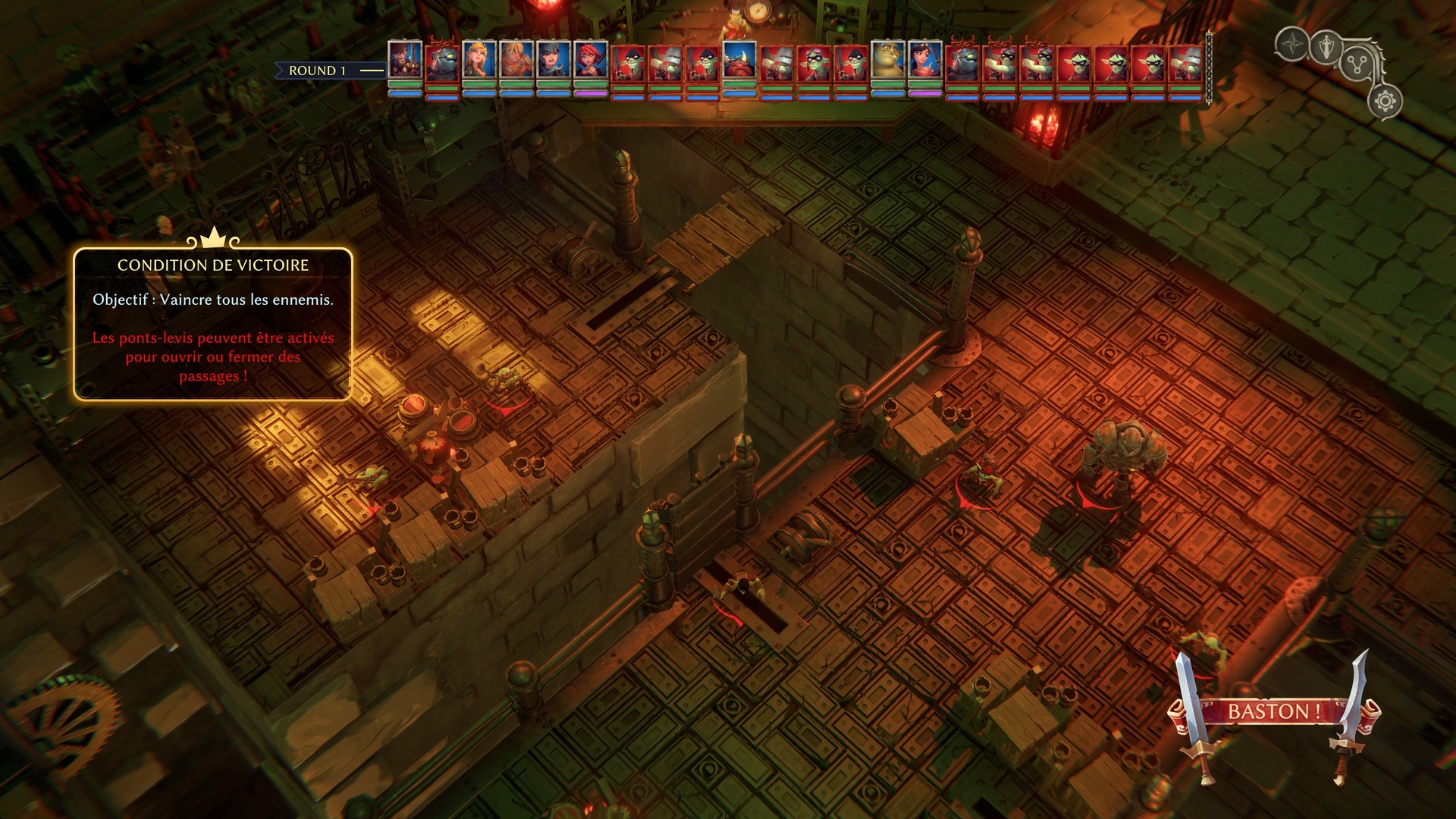Select the red-bearded horned dwarf portrait
The height and width of the screenshot is (819, 1456).
[x=739, y=60]
